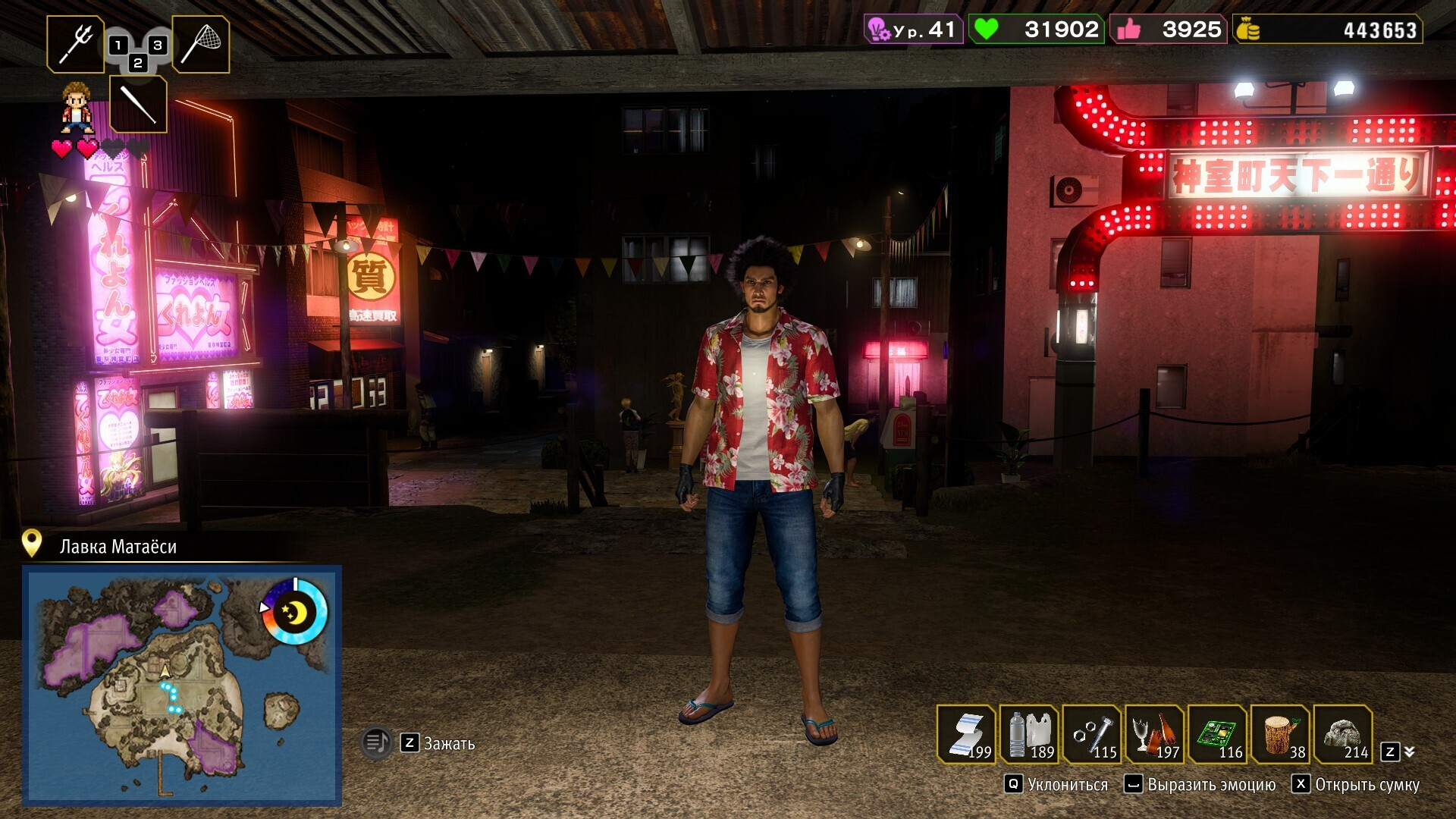
Task: Select the baseball bat tool slot
Action: pos(138,104)
